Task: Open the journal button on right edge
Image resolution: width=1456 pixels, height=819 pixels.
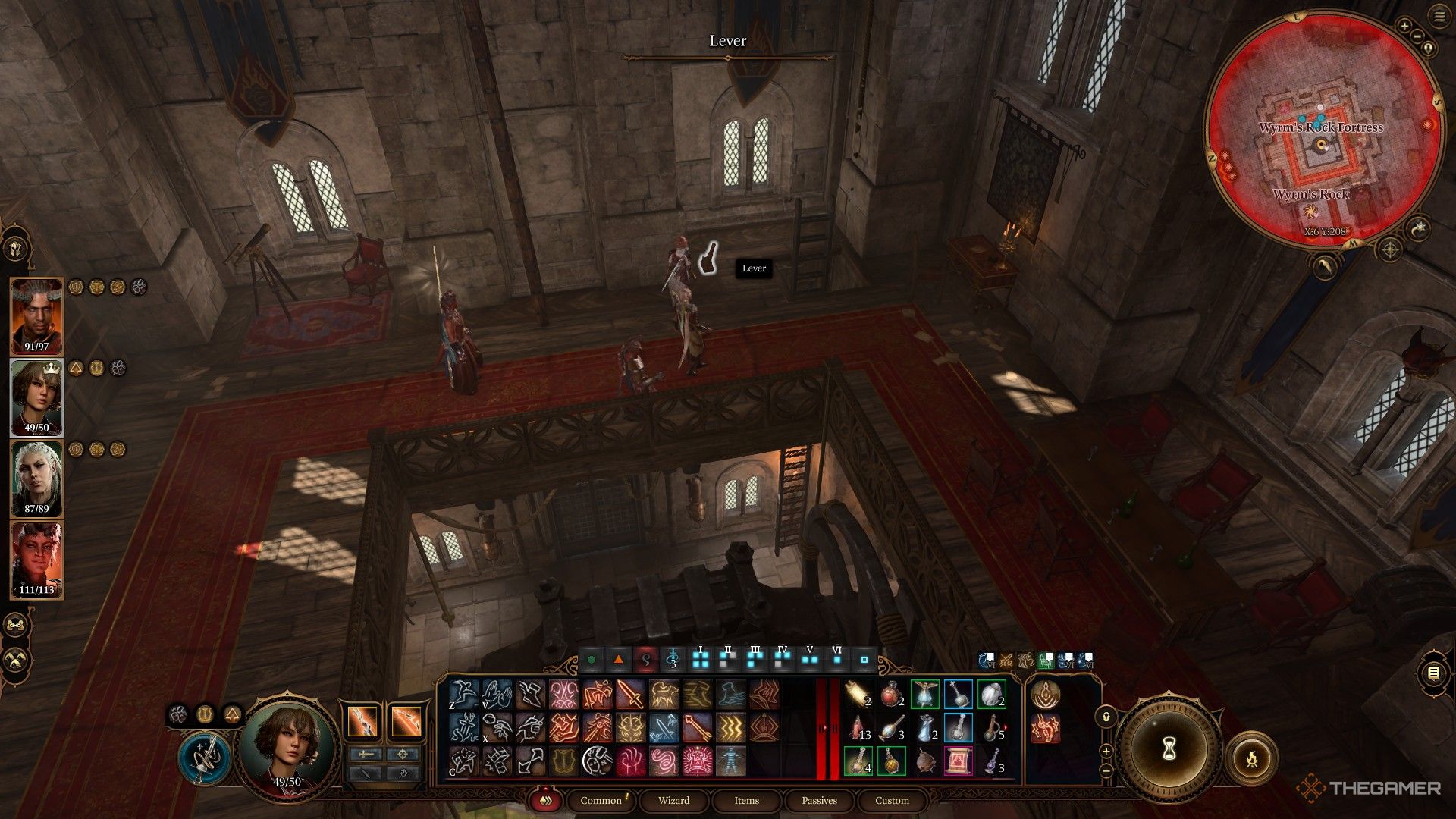Action: tap(1432, 673)
